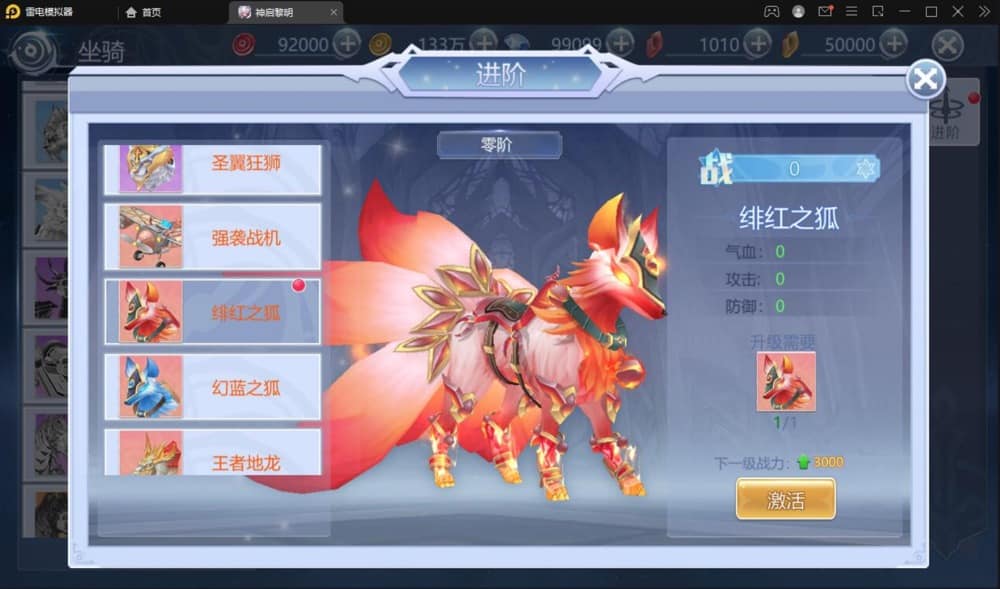This screenshot has width=1000, height=589.
Task: Choose the 强袭战机 mount entry
Action: tap(212, 237)
